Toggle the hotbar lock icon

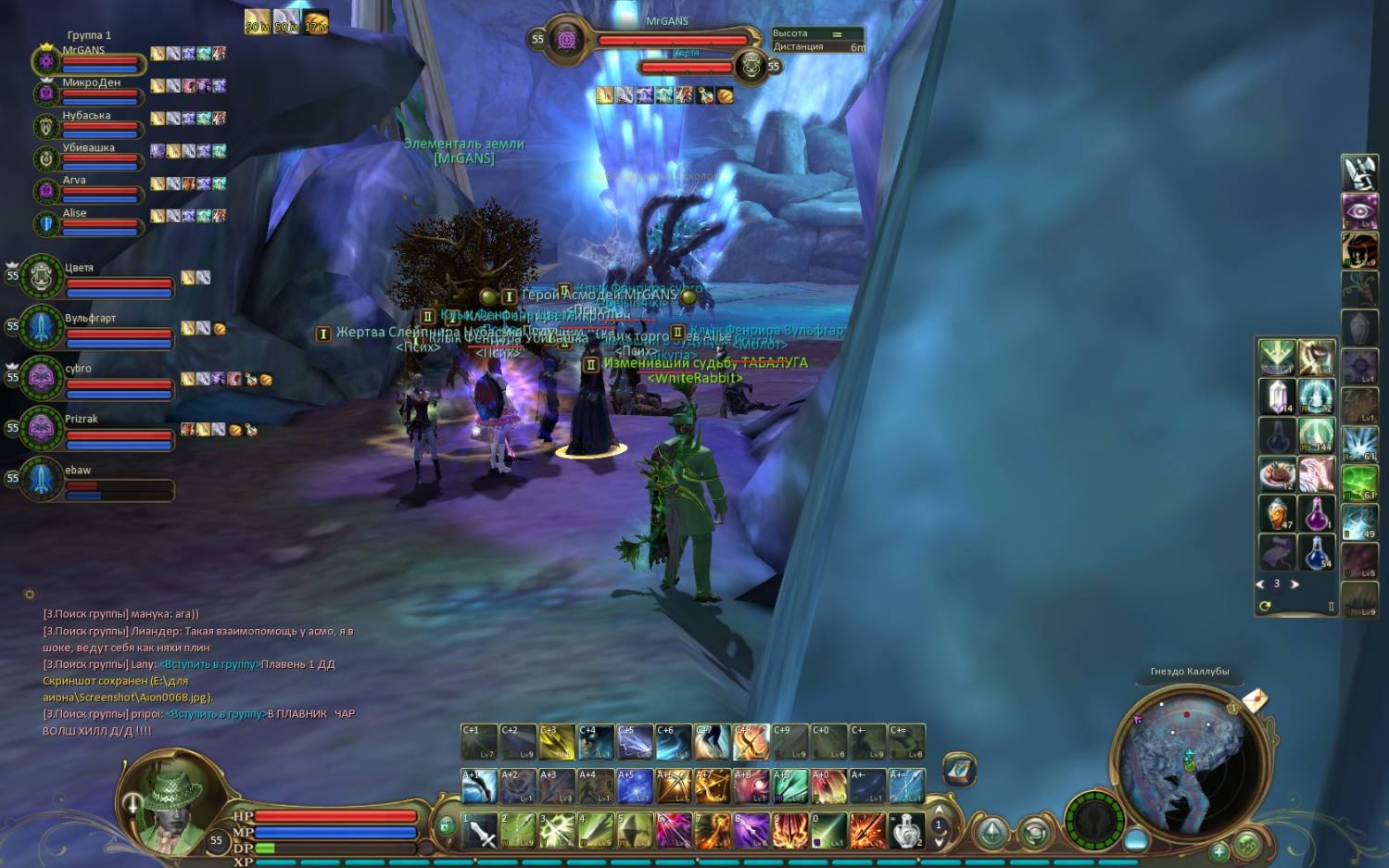[446, 824]
